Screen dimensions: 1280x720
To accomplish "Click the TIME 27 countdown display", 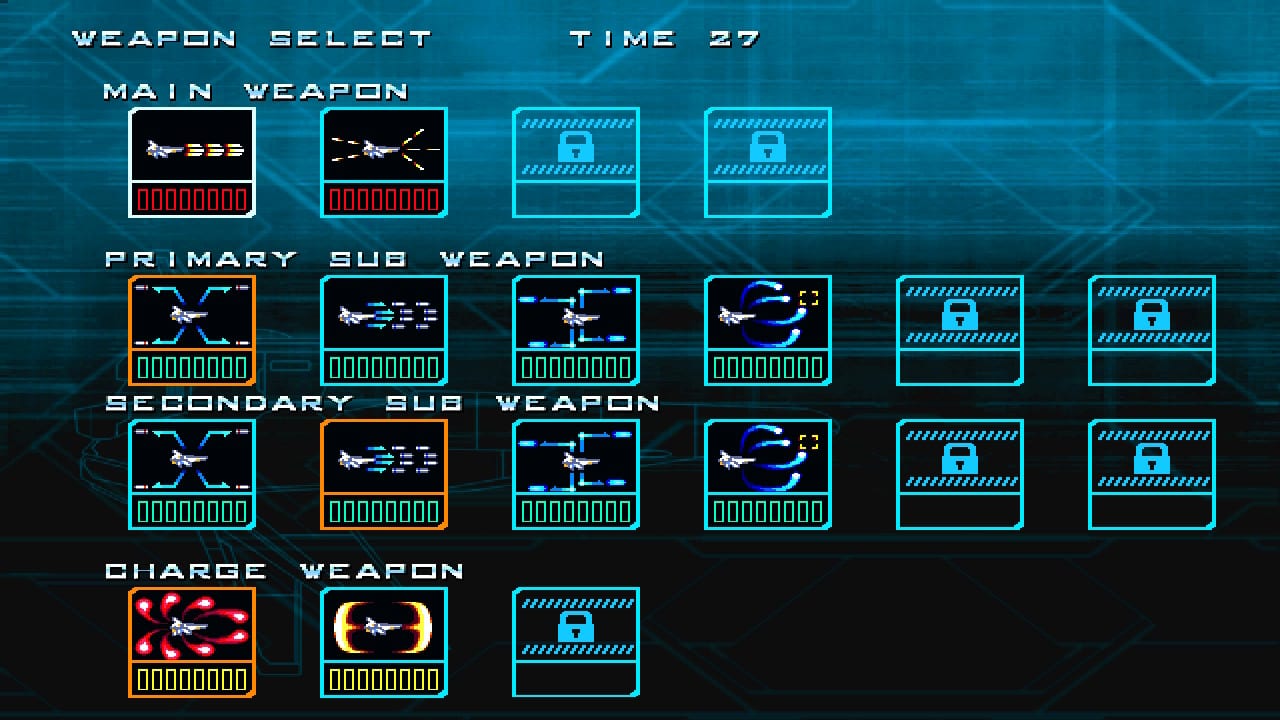I will click(665, 37).
